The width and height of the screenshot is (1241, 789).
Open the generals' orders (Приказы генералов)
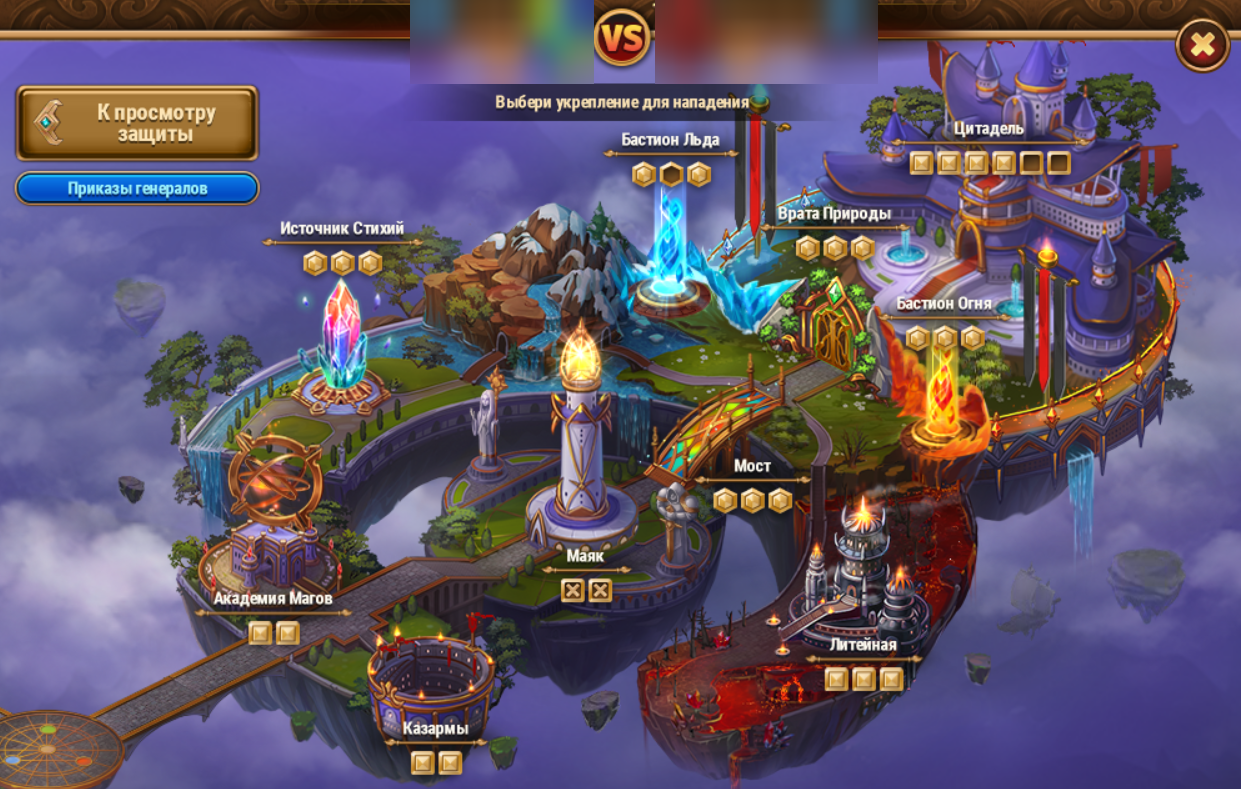[x=137, y=188]
